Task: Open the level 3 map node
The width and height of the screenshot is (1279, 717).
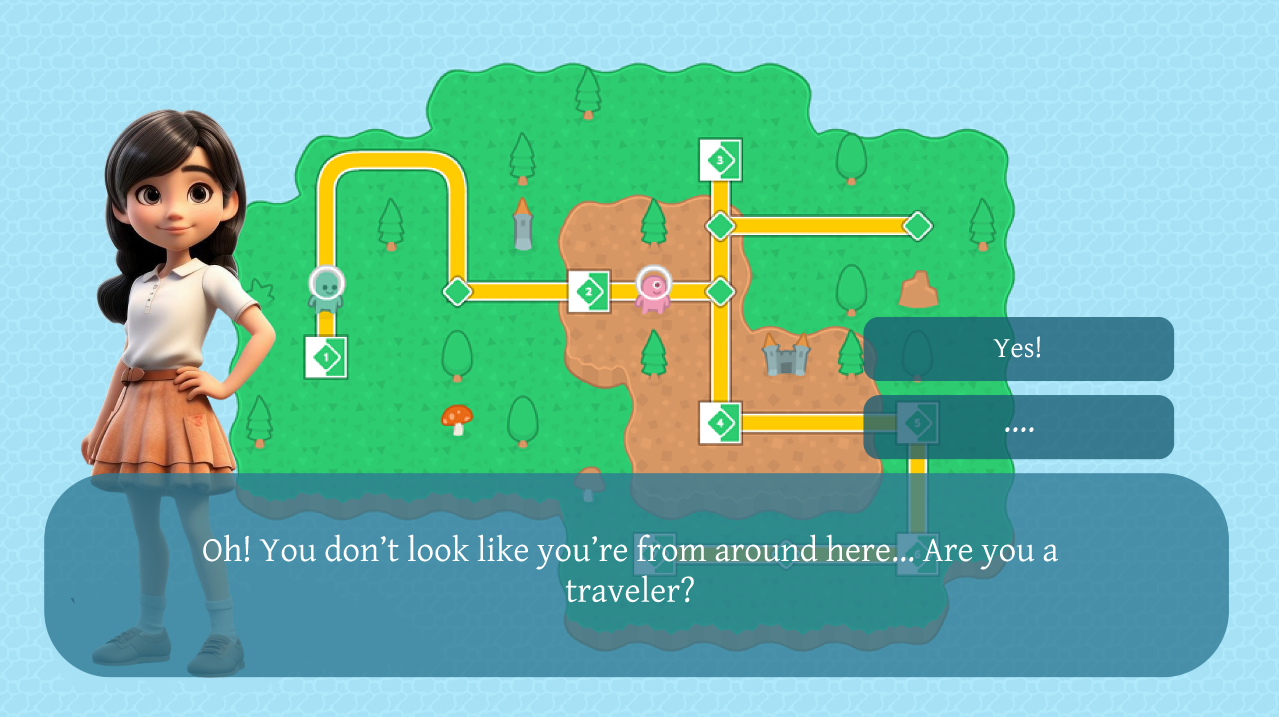Action: click(720, 160)
